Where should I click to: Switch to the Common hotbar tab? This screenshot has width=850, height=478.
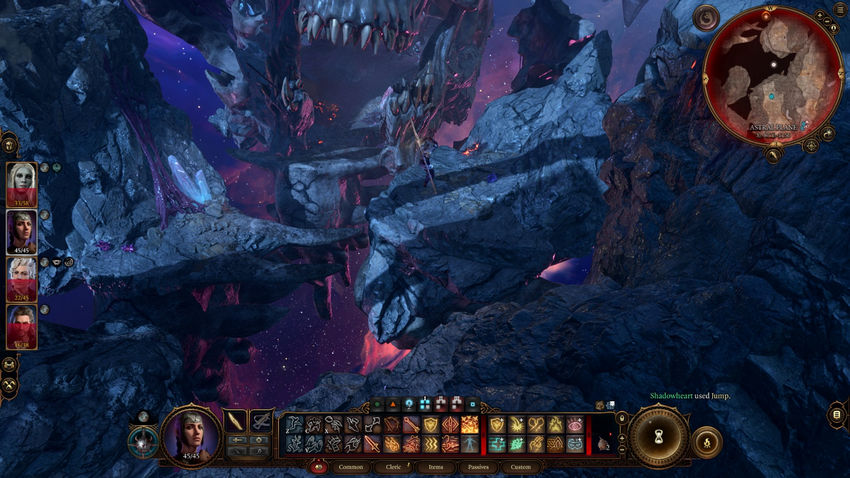pos(351,467)
